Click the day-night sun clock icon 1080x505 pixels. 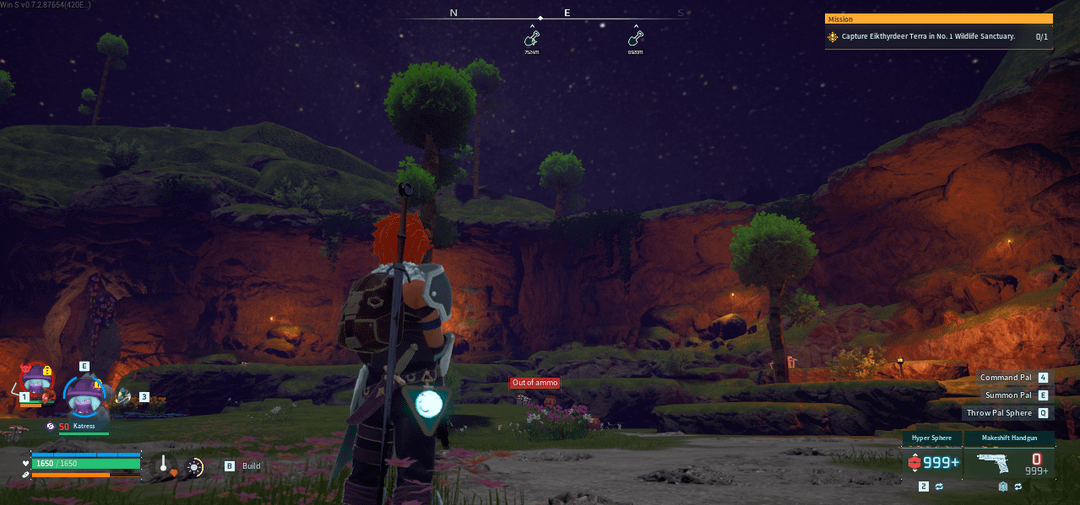tap(194, 466)
